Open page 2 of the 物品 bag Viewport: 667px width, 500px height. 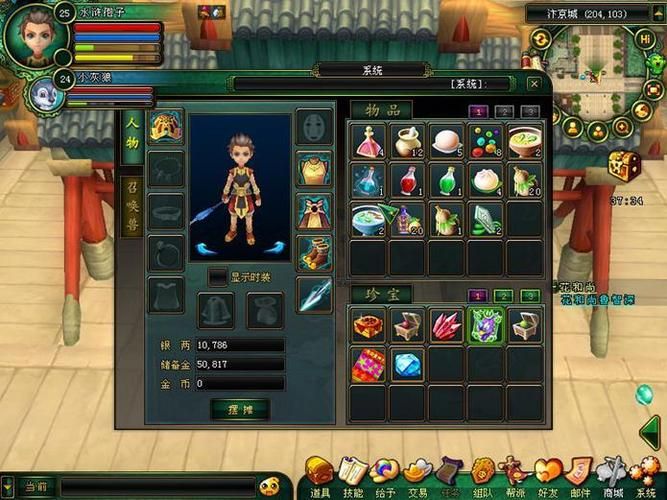tap(504, 111)
